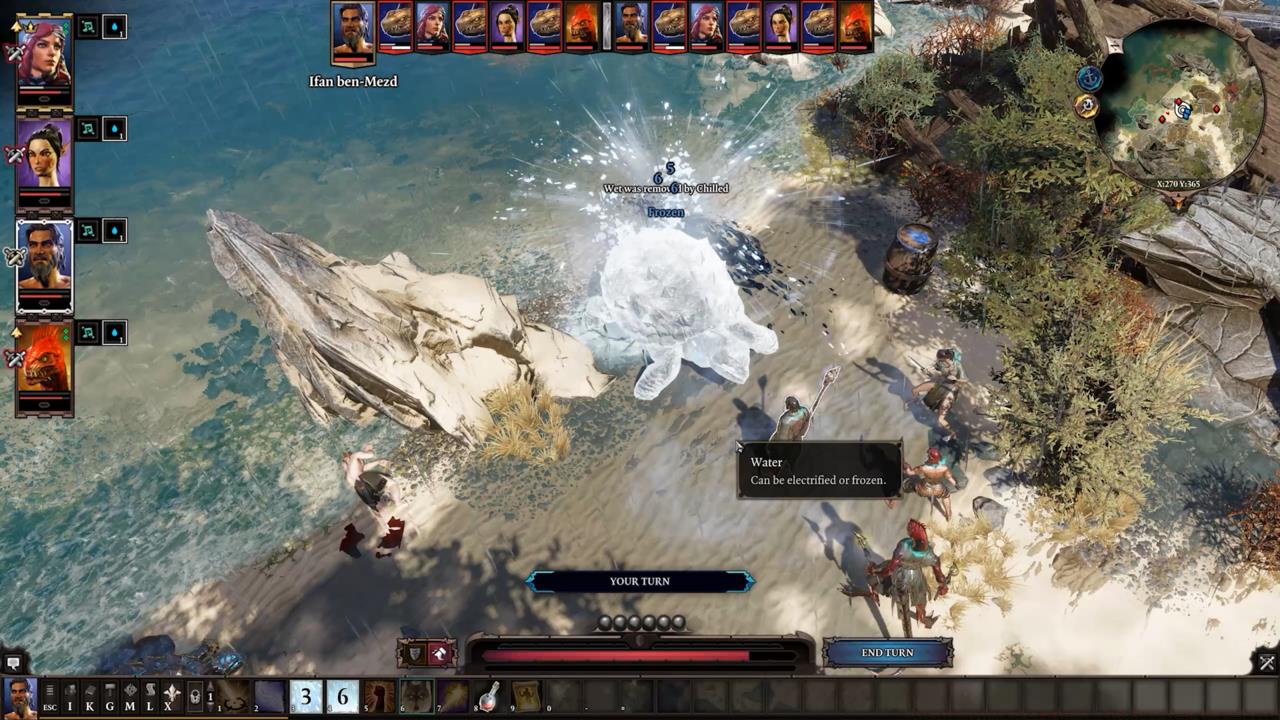Viewport: 1280px width, 720px height.
Task: Open the map with the M button
Action: (x=130, y=695)
